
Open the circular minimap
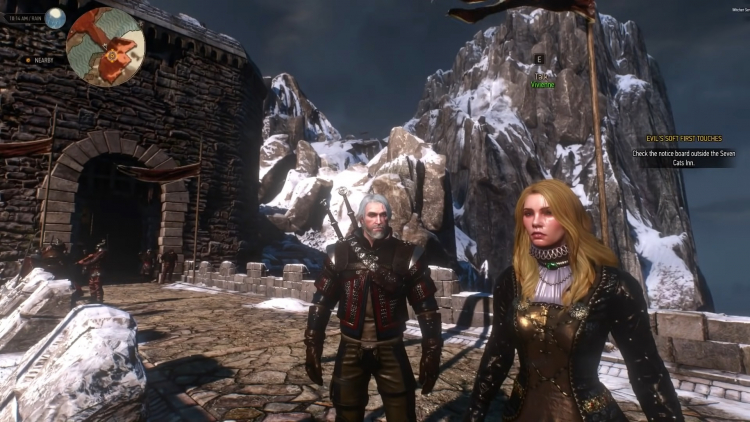pyautogui.click(x=105, y=47)
